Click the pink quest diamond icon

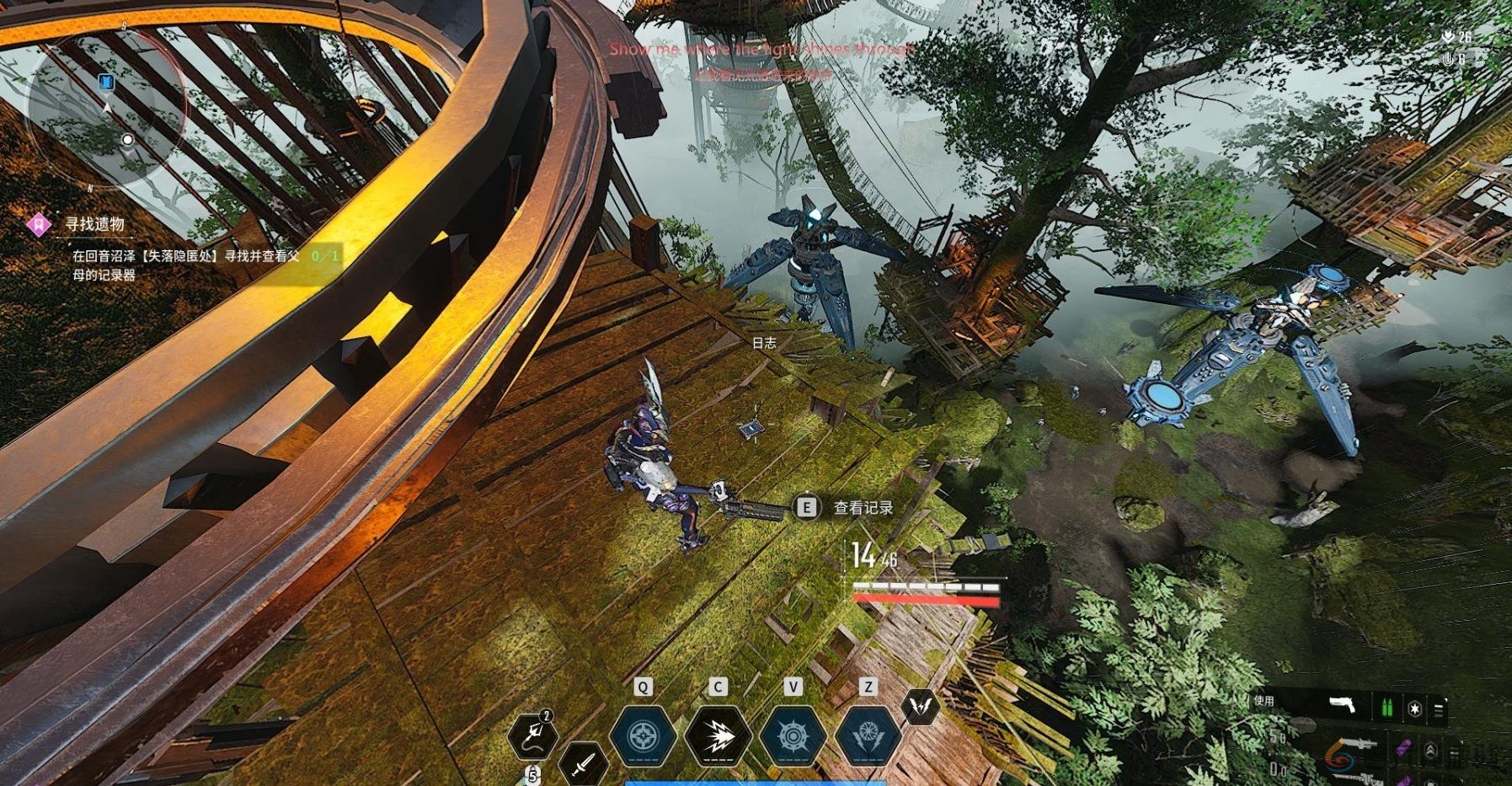pos(39,224)
